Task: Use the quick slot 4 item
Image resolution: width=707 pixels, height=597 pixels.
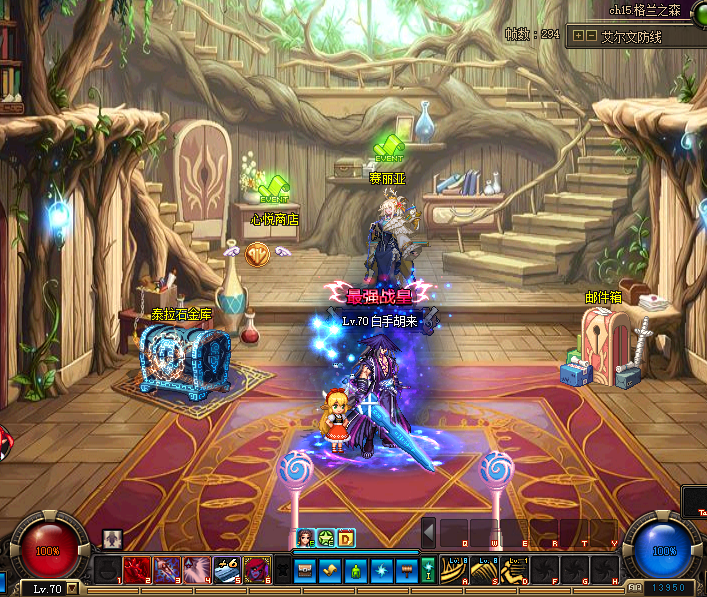Action: click(x=197, y=570)
